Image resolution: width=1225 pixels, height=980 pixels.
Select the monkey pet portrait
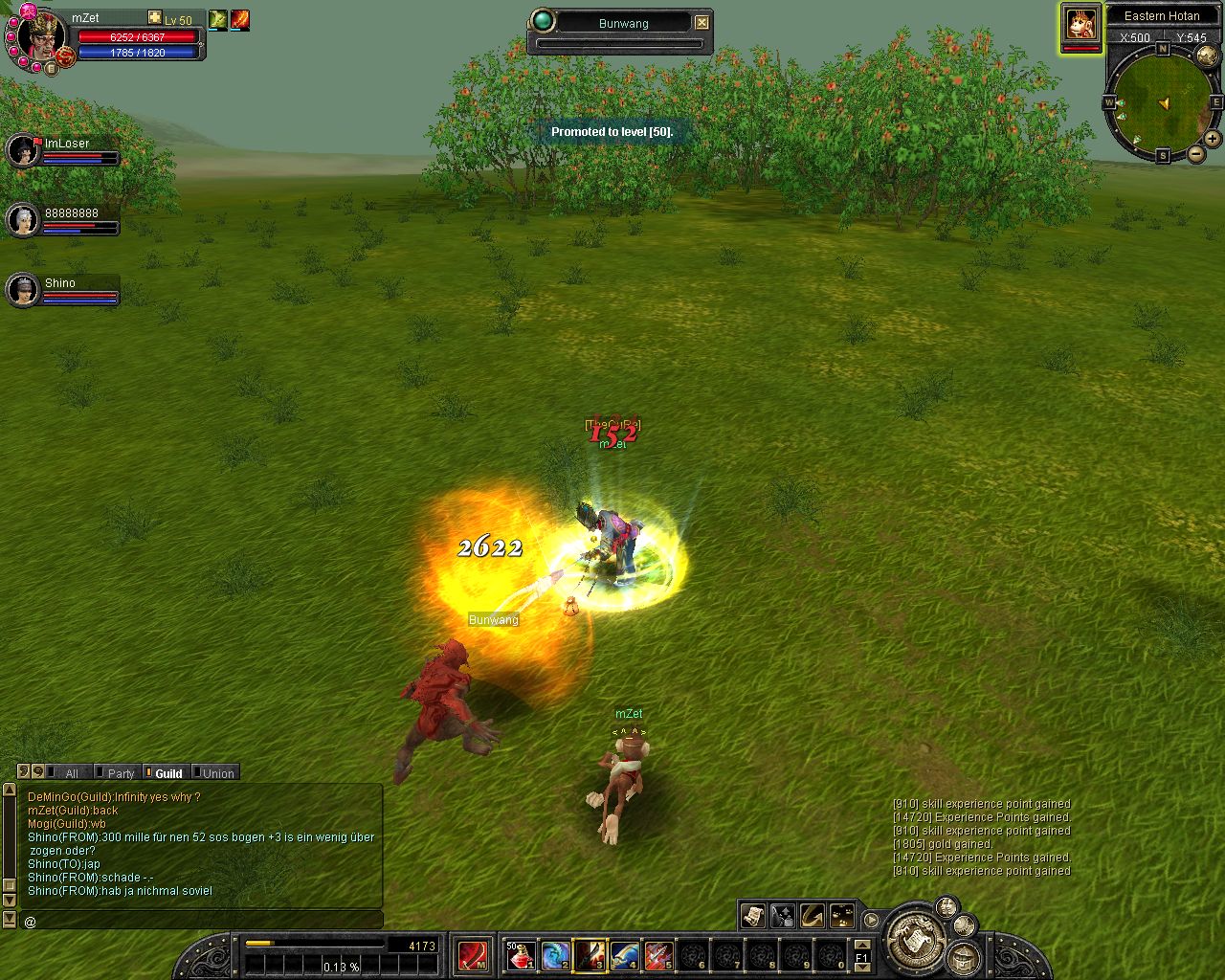point(1080,24)
